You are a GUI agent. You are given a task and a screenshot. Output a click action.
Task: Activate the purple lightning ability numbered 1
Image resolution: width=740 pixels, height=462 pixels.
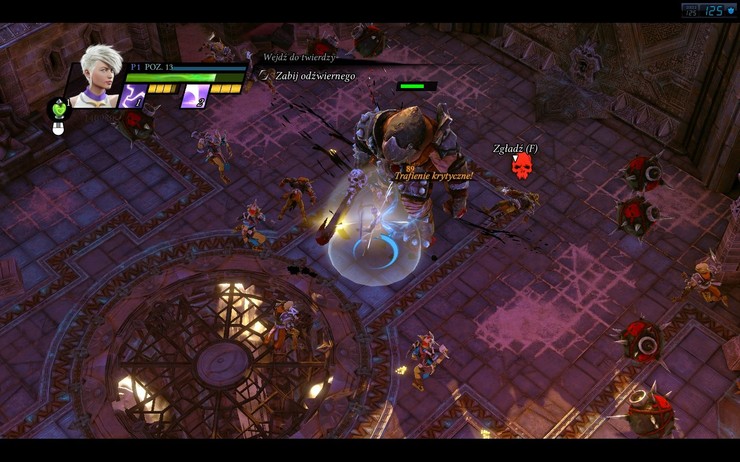click(x=134, y=96)
